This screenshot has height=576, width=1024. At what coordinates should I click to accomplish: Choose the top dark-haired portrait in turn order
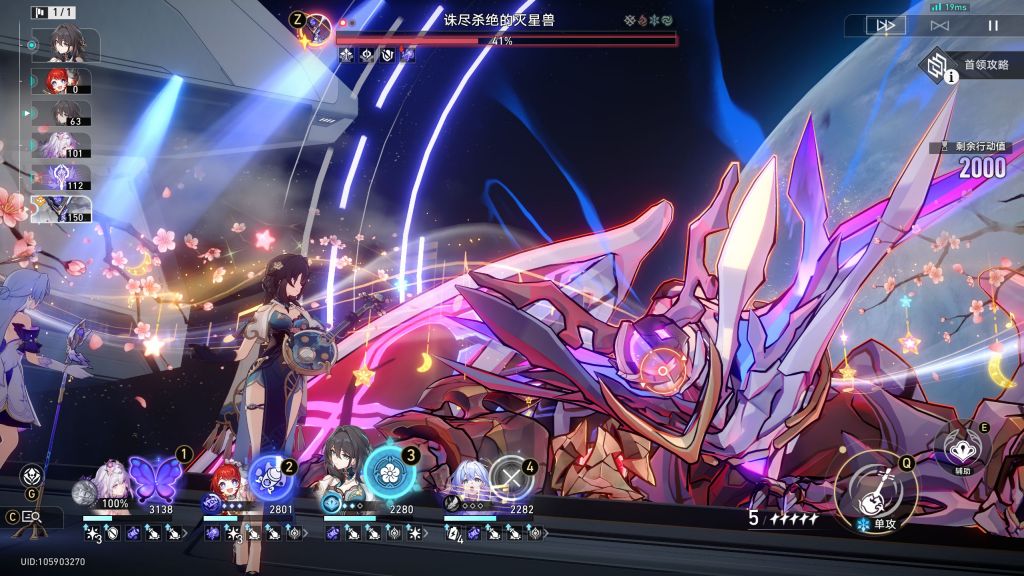point(66,45)
